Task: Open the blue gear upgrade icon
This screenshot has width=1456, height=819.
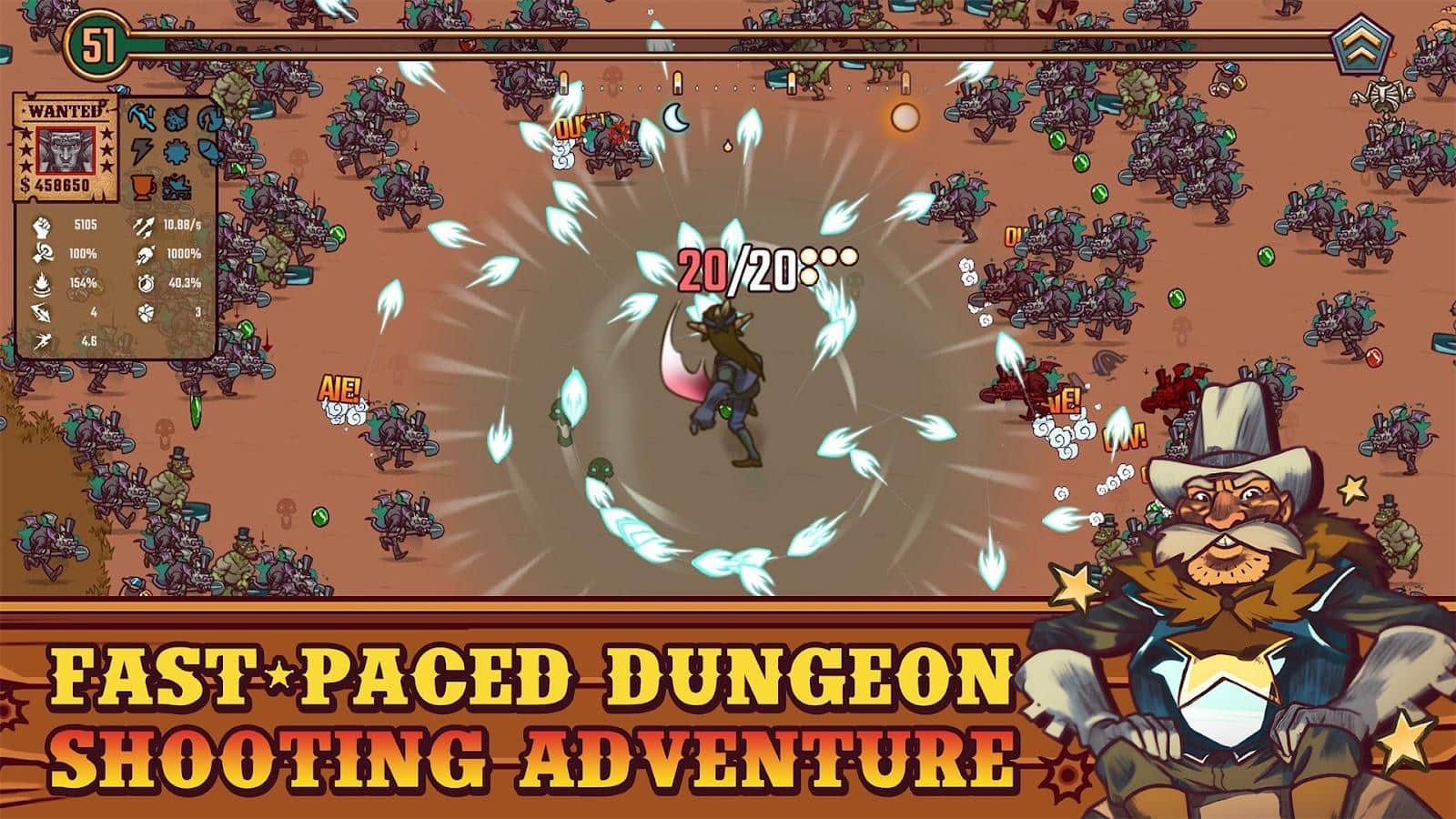Action: tap(175, 152)
